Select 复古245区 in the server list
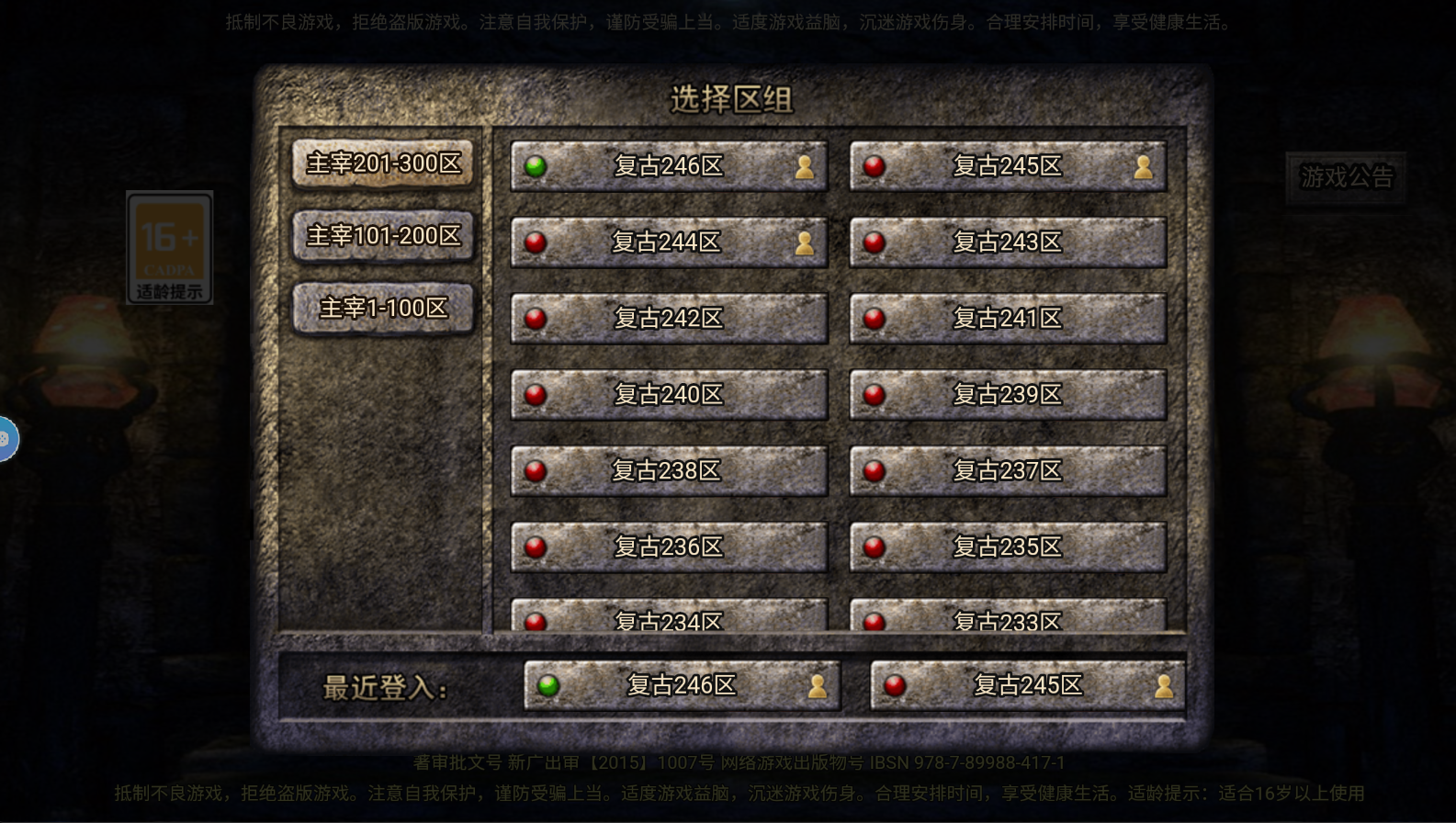 click(1008, 166)
